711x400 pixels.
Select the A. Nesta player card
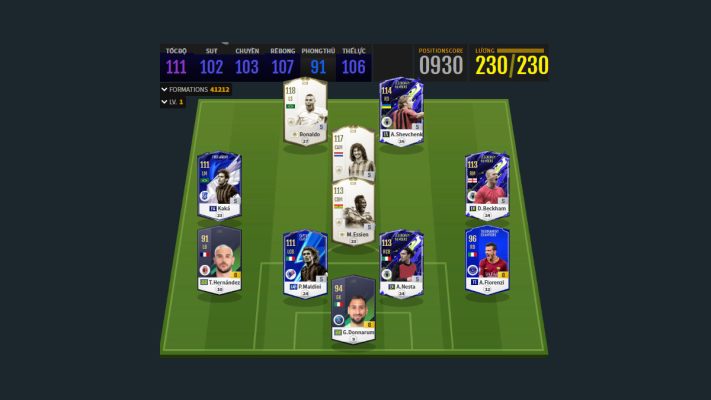(401, 263)
